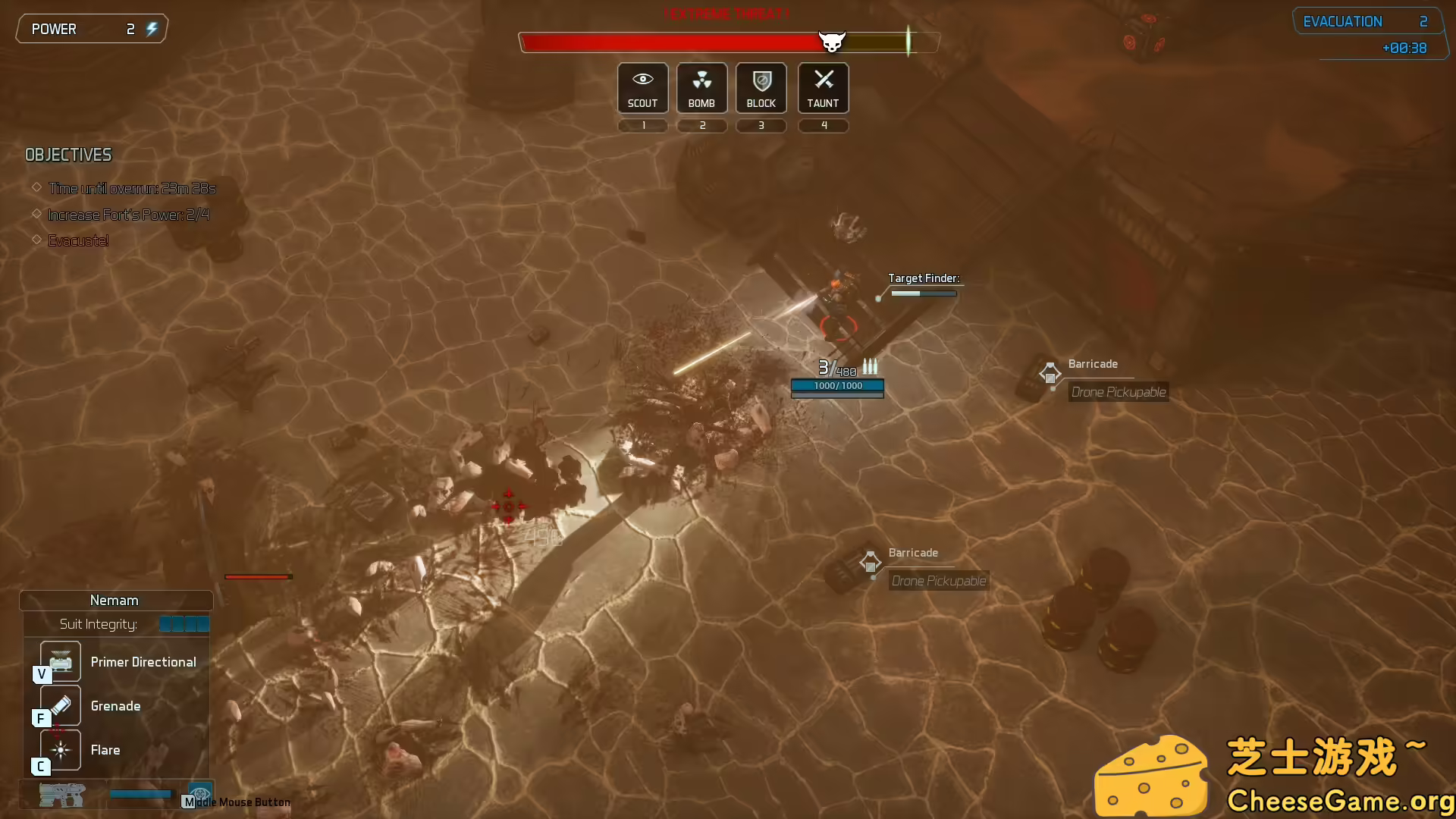Select the Grenade equipment slot
1456x819 pixels.
(61, 705)
